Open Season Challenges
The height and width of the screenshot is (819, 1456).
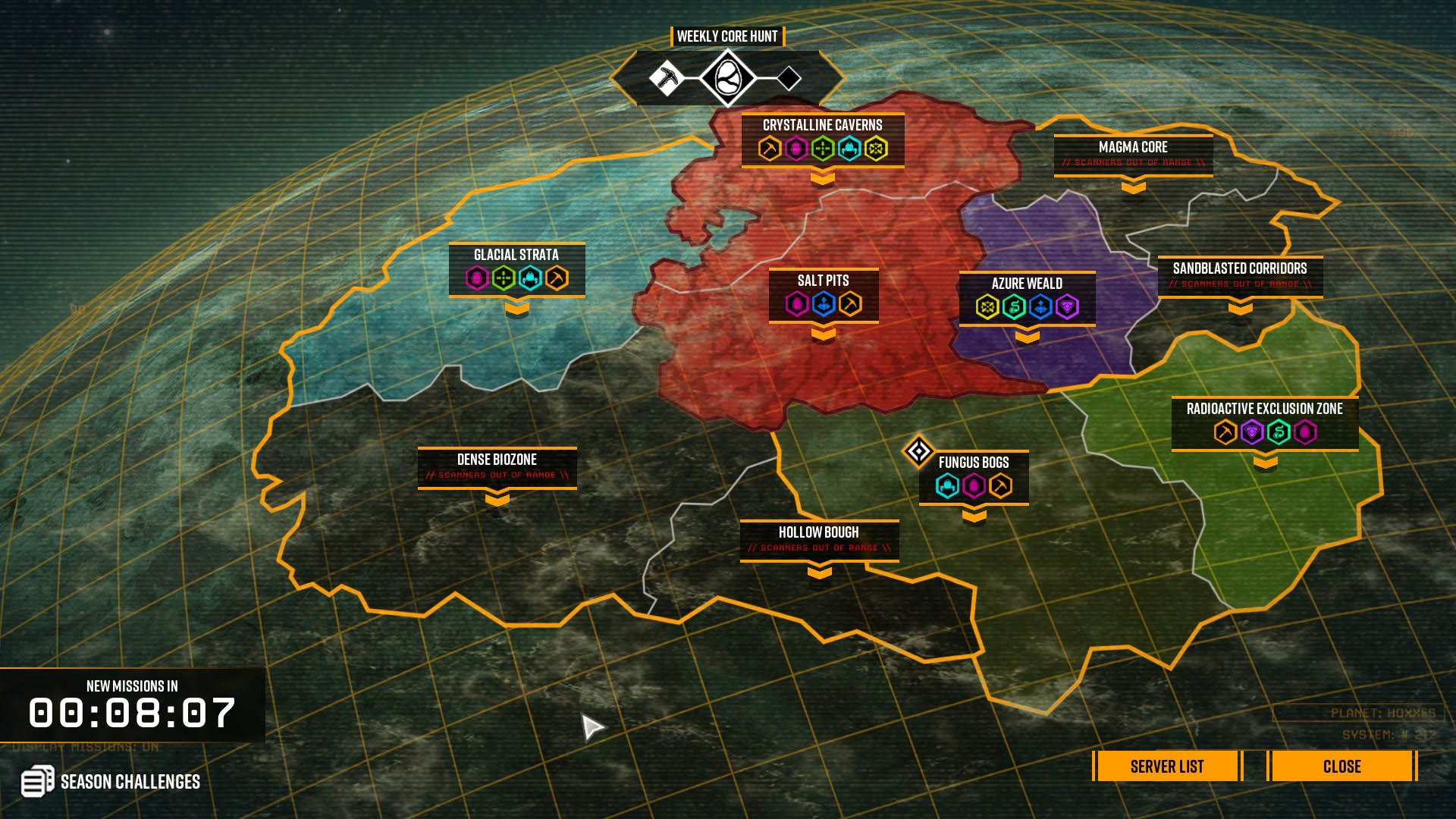click(111, 781)
